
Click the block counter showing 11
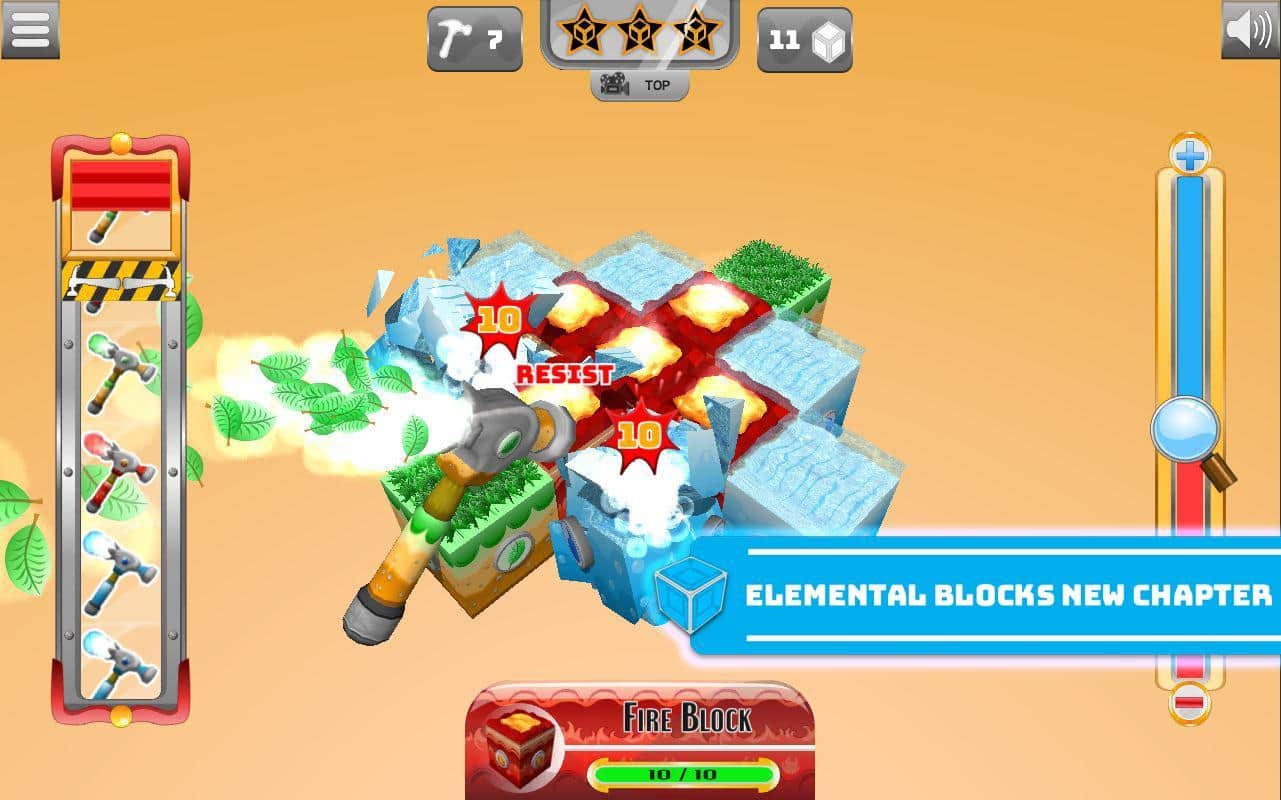coord(804,39)
